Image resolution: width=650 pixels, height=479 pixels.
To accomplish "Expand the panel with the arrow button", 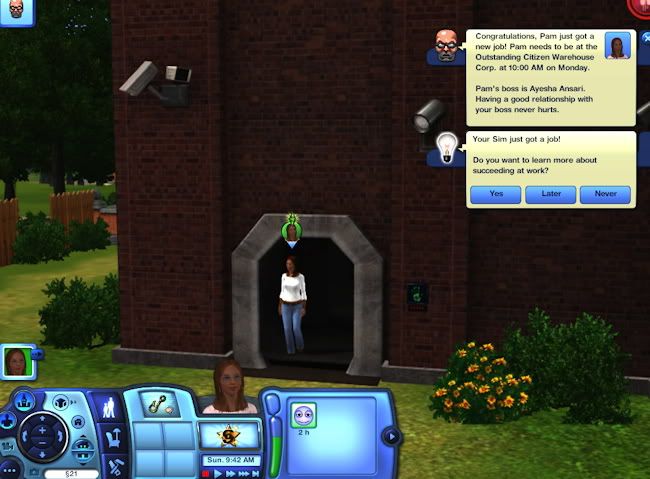I will click(391, 436).
